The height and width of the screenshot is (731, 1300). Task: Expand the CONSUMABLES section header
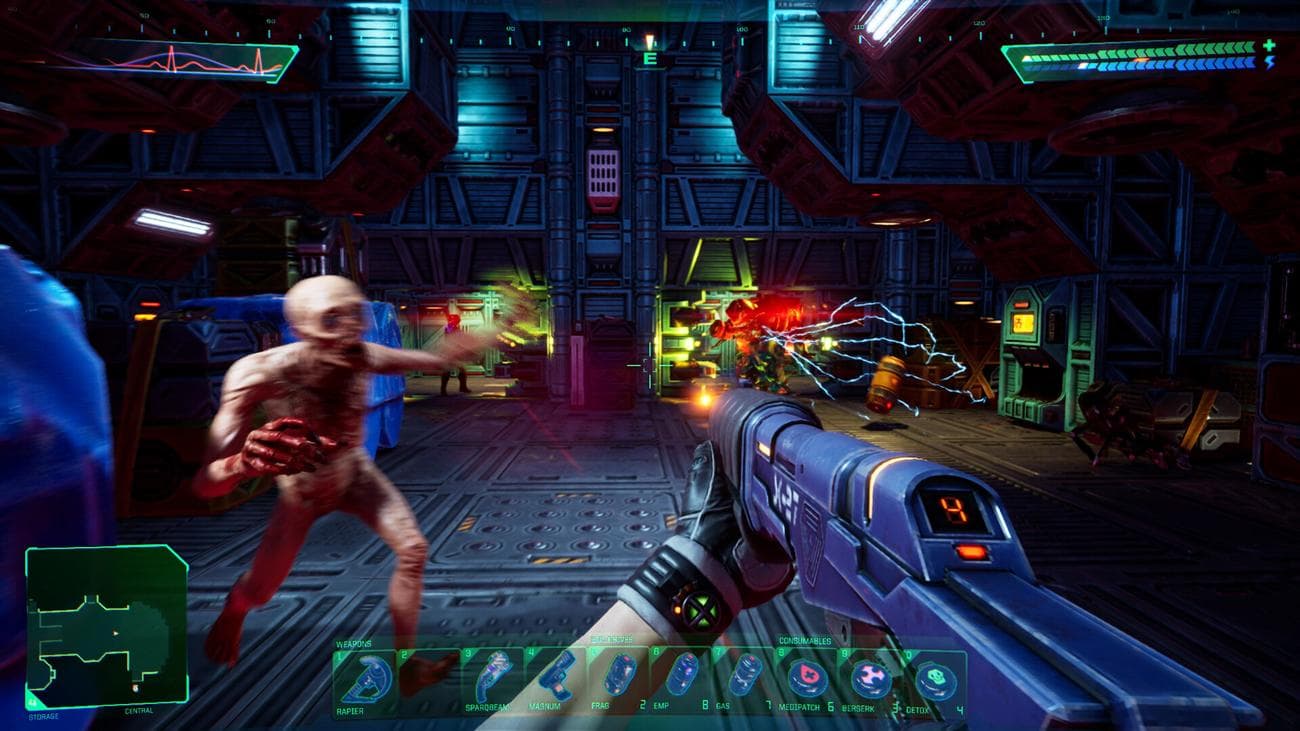[803, 642]
